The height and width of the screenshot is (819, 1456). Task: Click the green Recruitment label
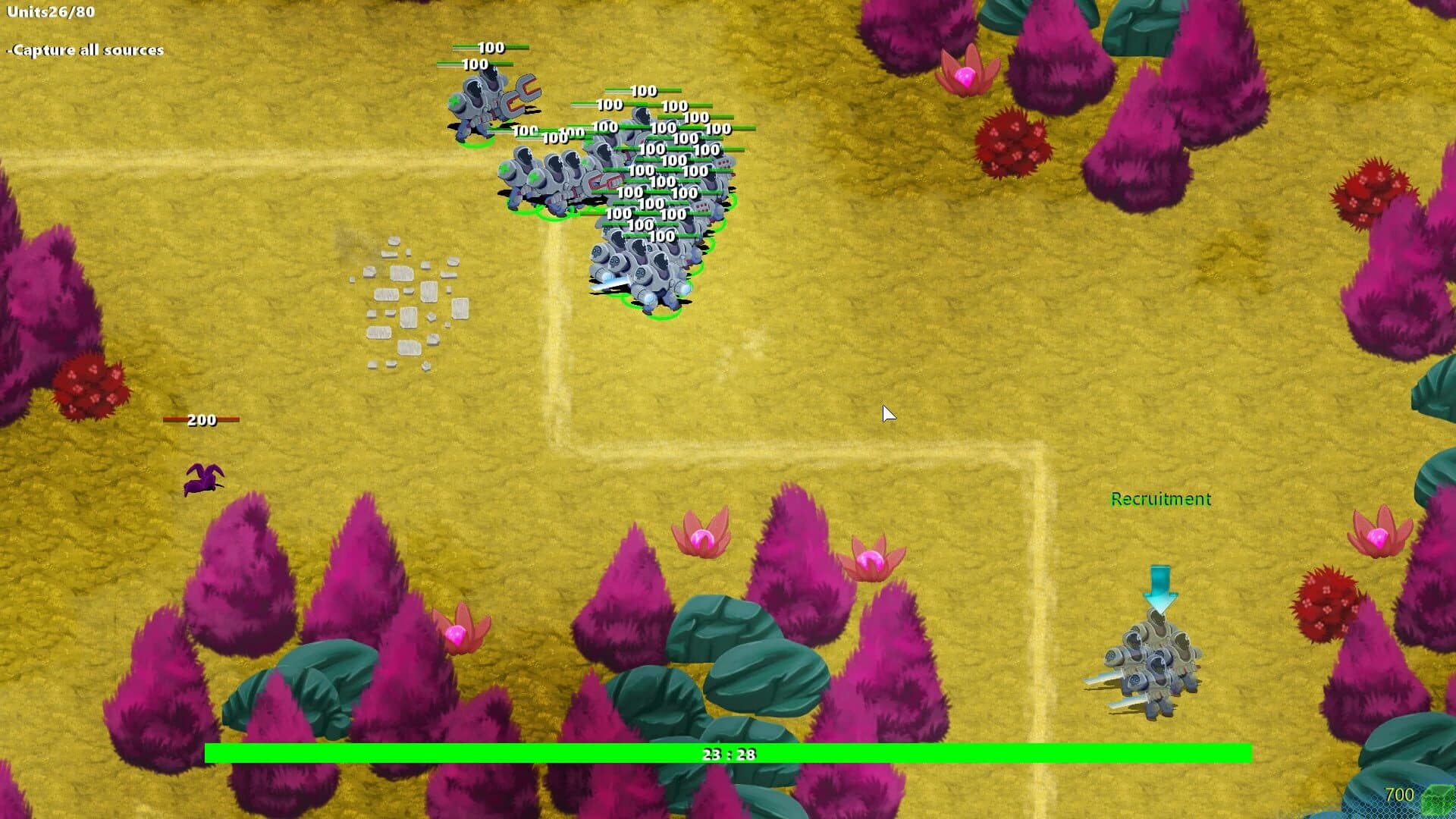tap(1161, 499)
